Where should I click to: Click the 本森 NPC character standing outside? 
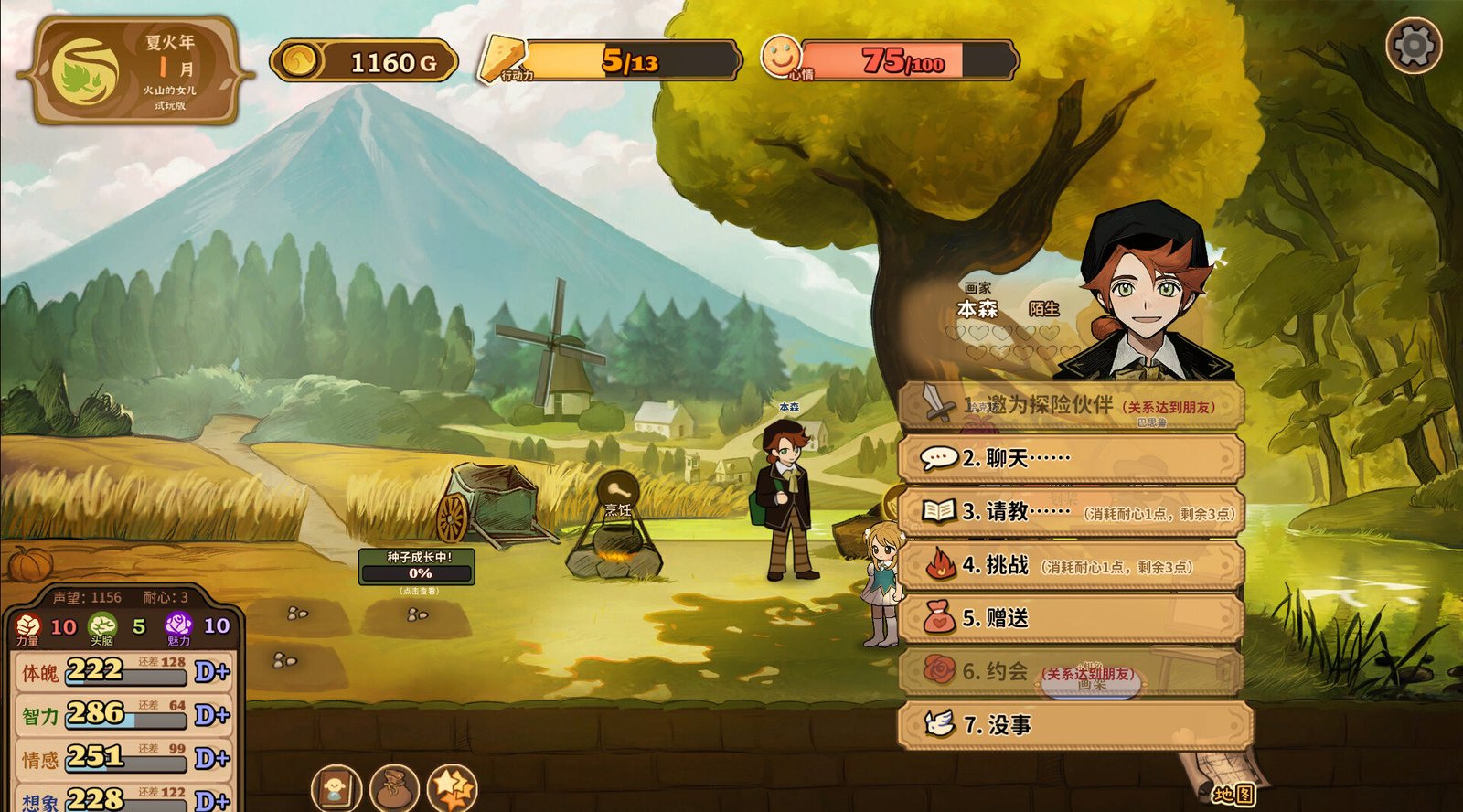click(788, 494)
